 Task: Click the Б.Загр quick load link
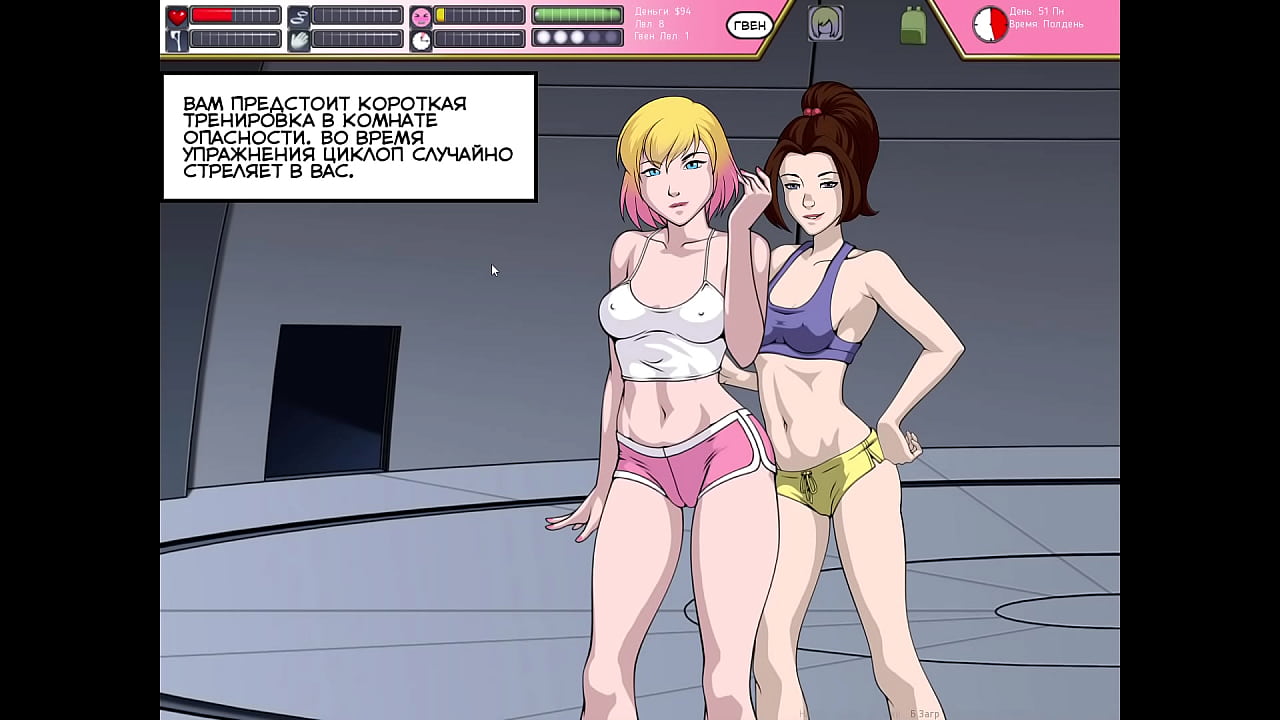click(924, 713)
